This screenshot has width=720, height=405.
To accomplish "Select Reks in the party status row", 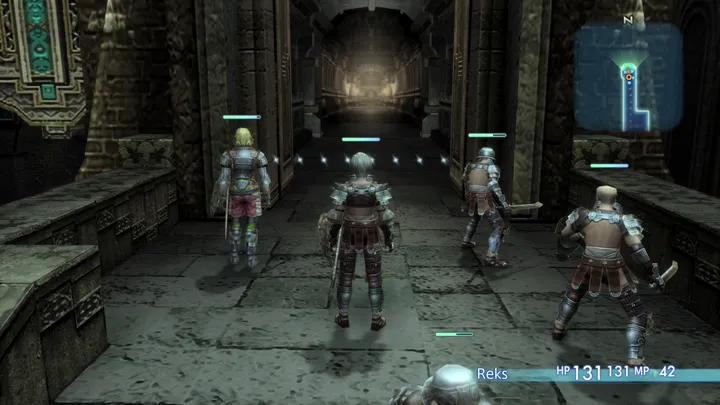I will (x=492, y=374).
